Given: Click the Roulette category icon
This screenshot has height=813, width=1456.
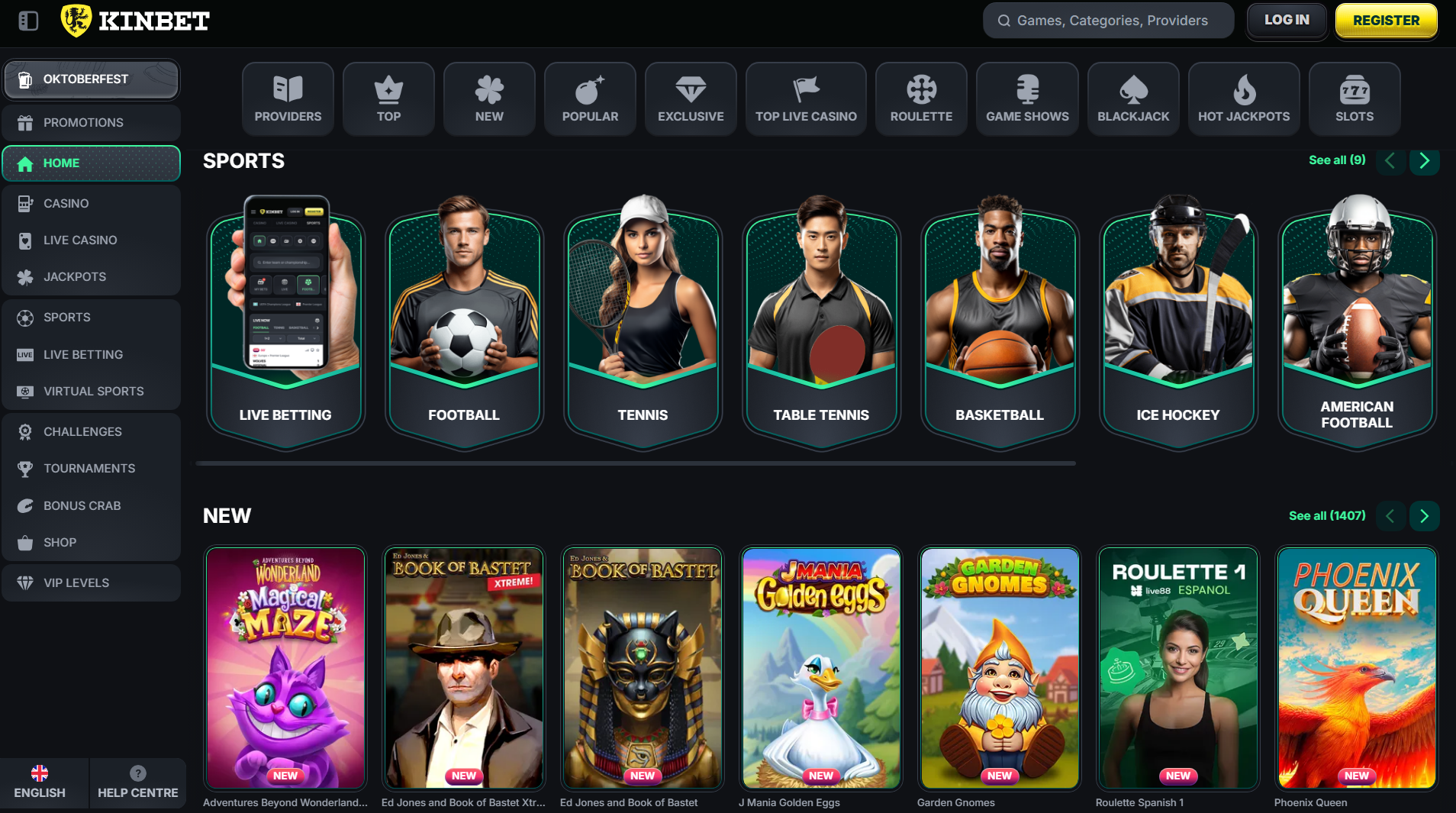Looking at the screenshot, I should coord(921,89).
